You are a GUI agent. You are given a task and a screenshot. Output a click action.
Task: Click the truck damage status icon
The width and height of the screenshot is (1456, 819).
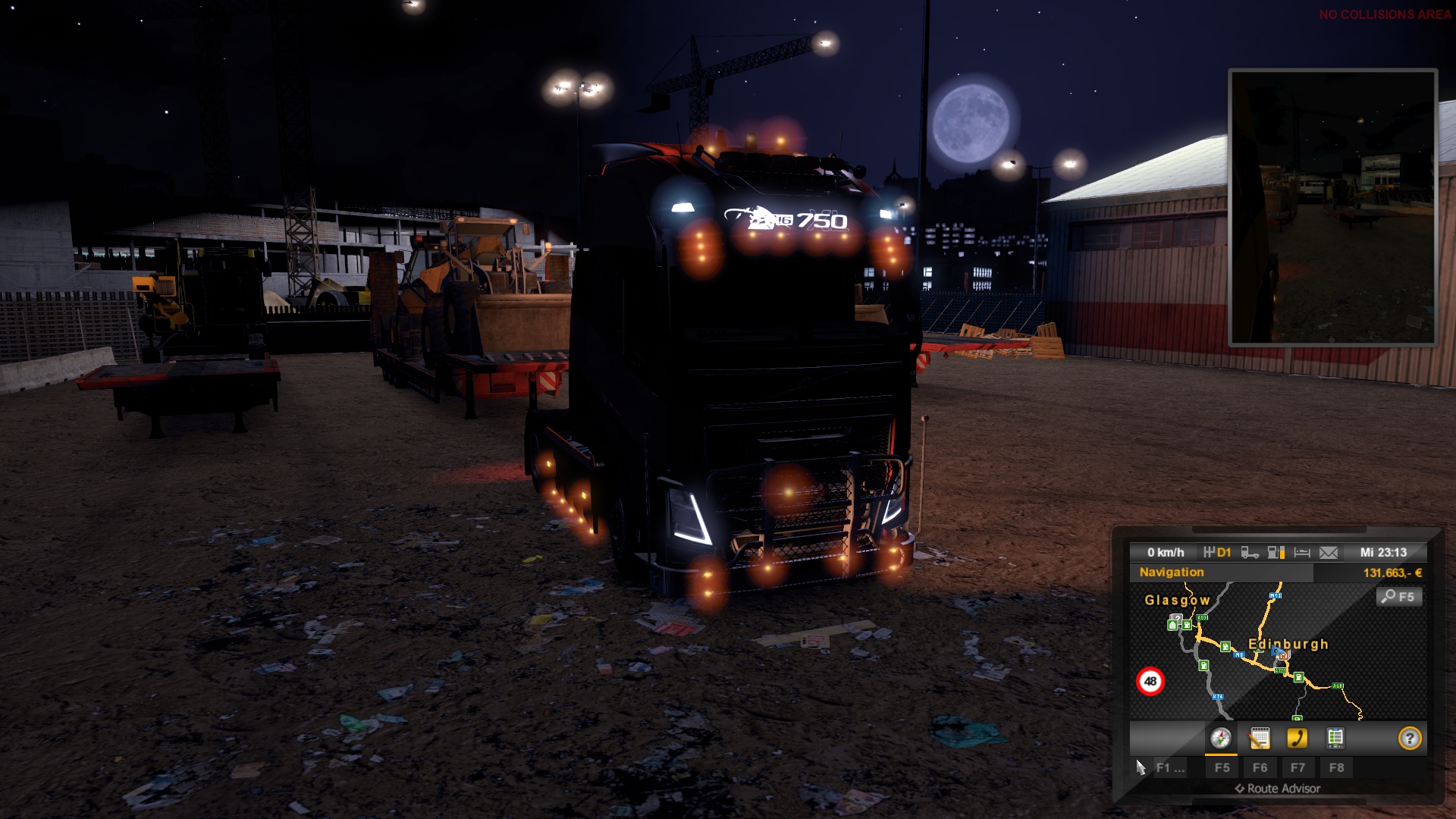coord(1250,553)
